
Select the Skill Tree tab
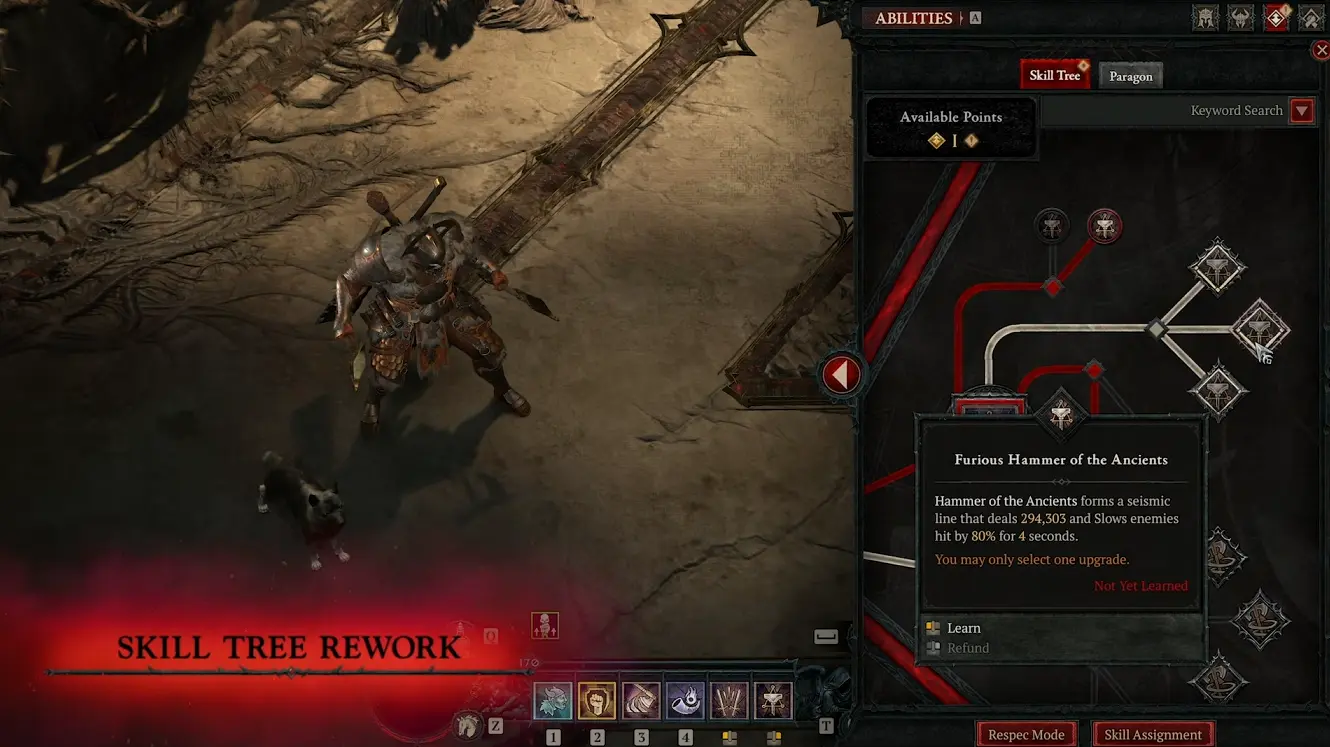[x=1055, y=73]
